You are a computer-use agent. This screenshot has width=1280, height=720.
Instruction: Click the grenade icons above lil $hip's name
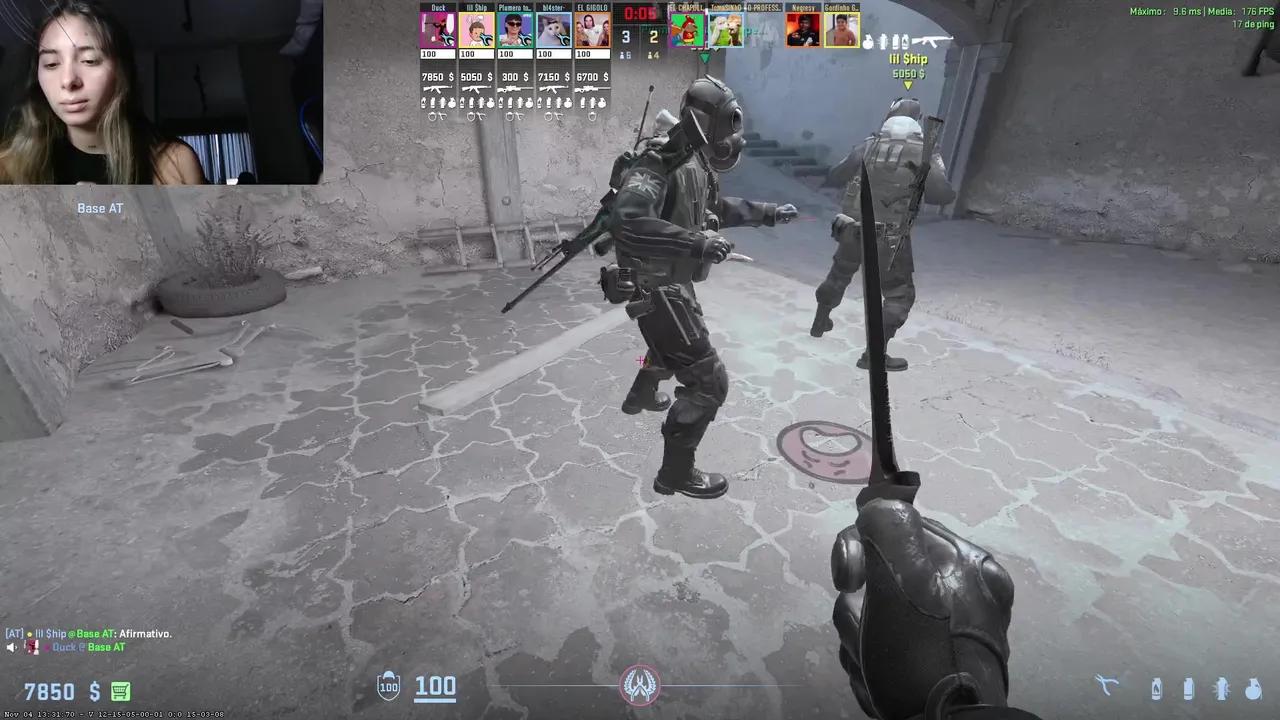[x=885, y=42]
